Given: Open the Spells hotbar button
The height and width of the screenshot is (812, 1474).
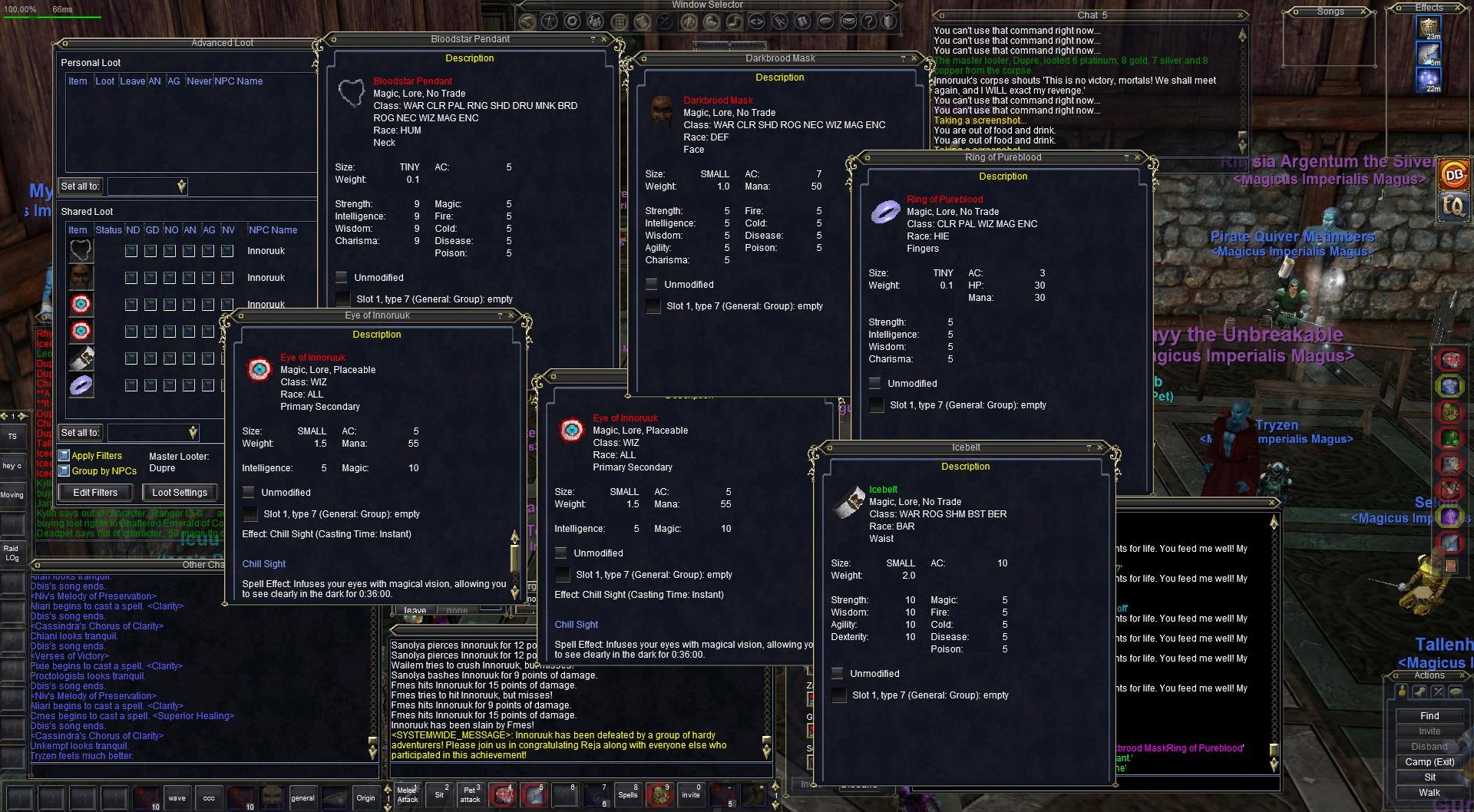Looking at the screenshot, I should pyautogui.click(x=628, y=795).
